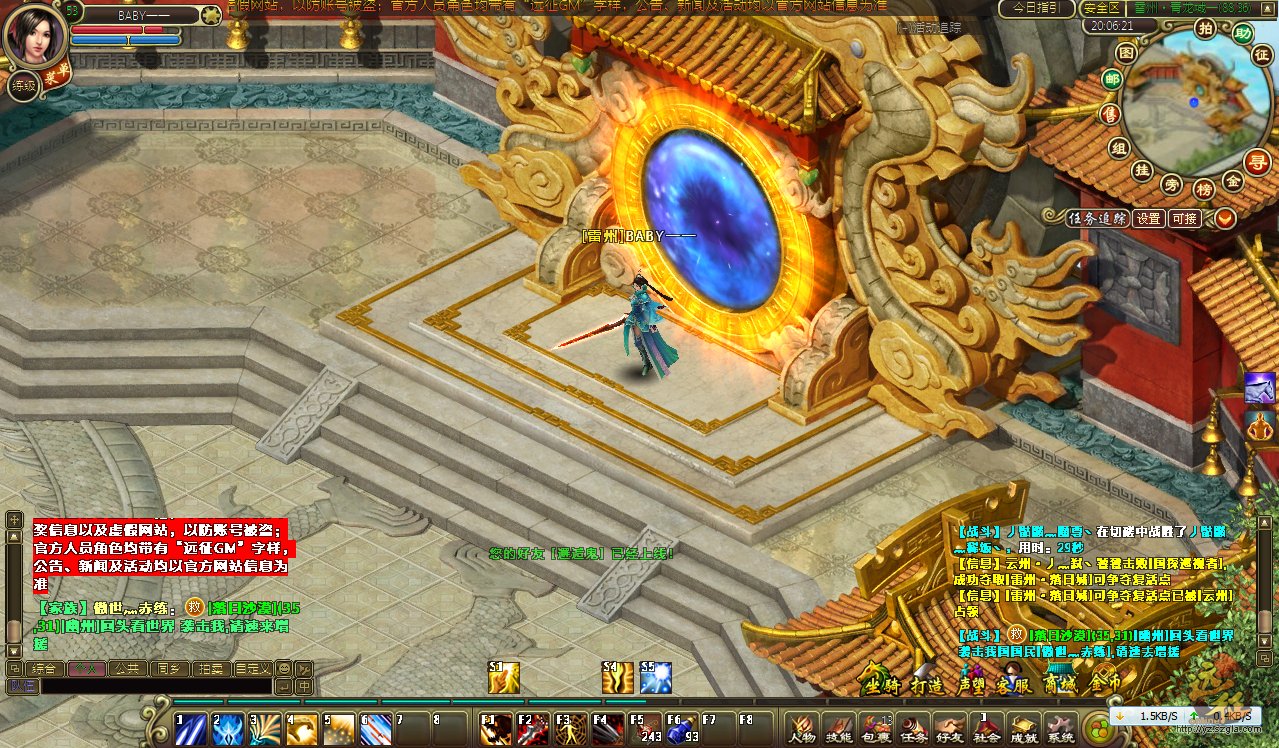Open the 包裹 inventory bag
This screenshot has height=748, width=1279.
pos(876,727)
